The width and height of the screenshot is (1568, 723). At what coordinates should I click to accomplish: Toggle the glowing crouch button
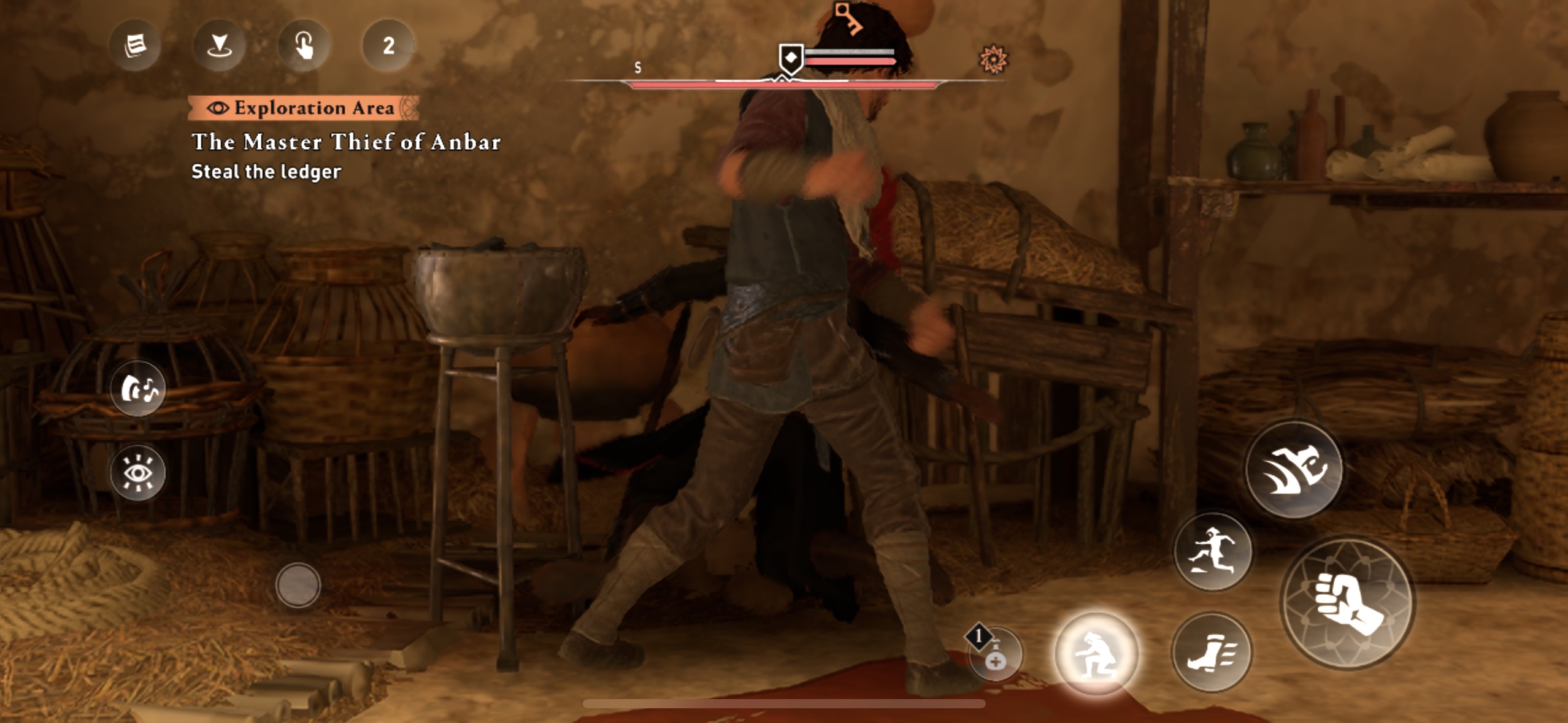pyautogui.click(x=1096, y=654)
